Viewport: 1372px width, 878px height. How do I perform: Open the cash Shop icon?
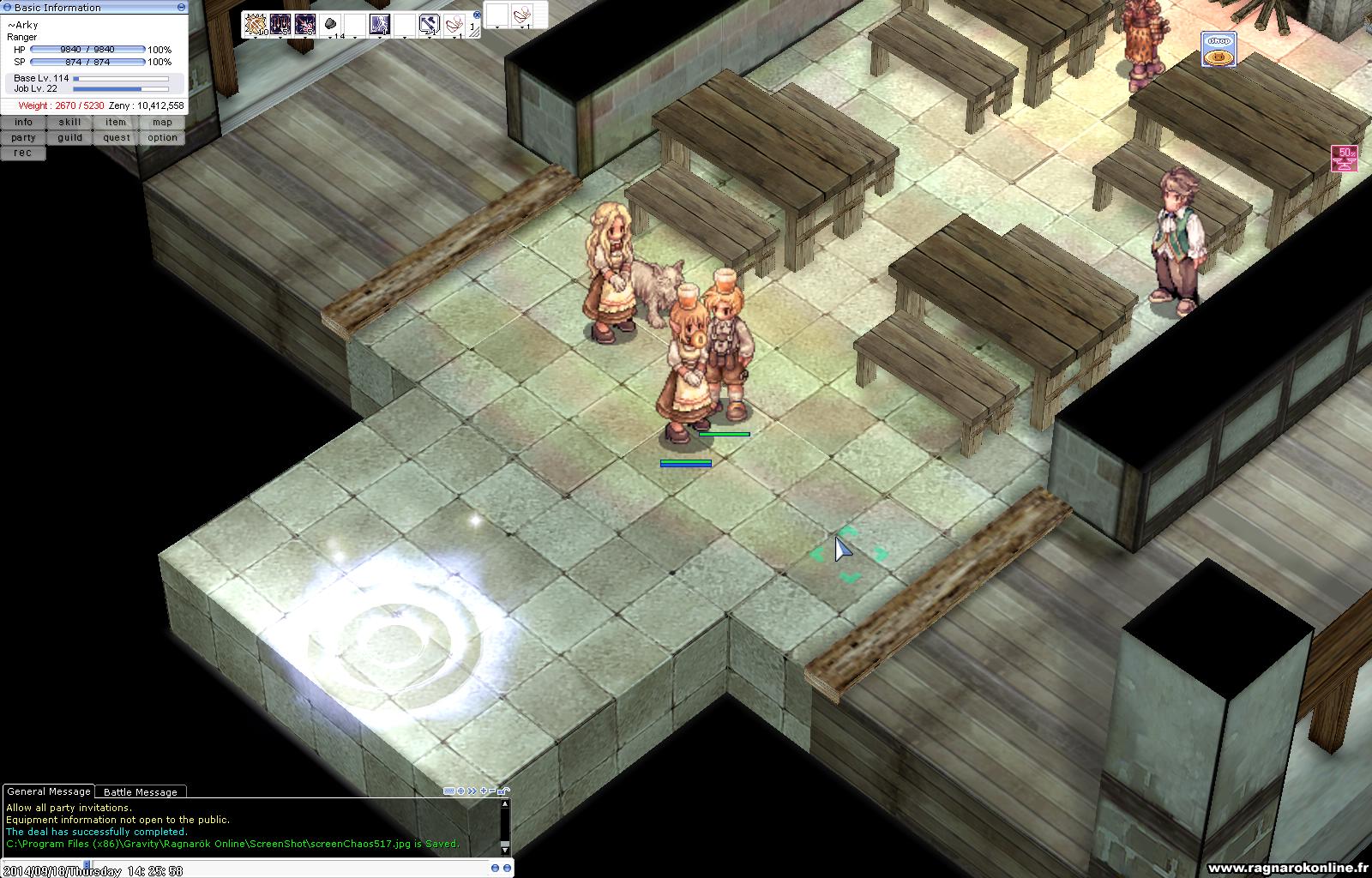(x=1218, y=50)
